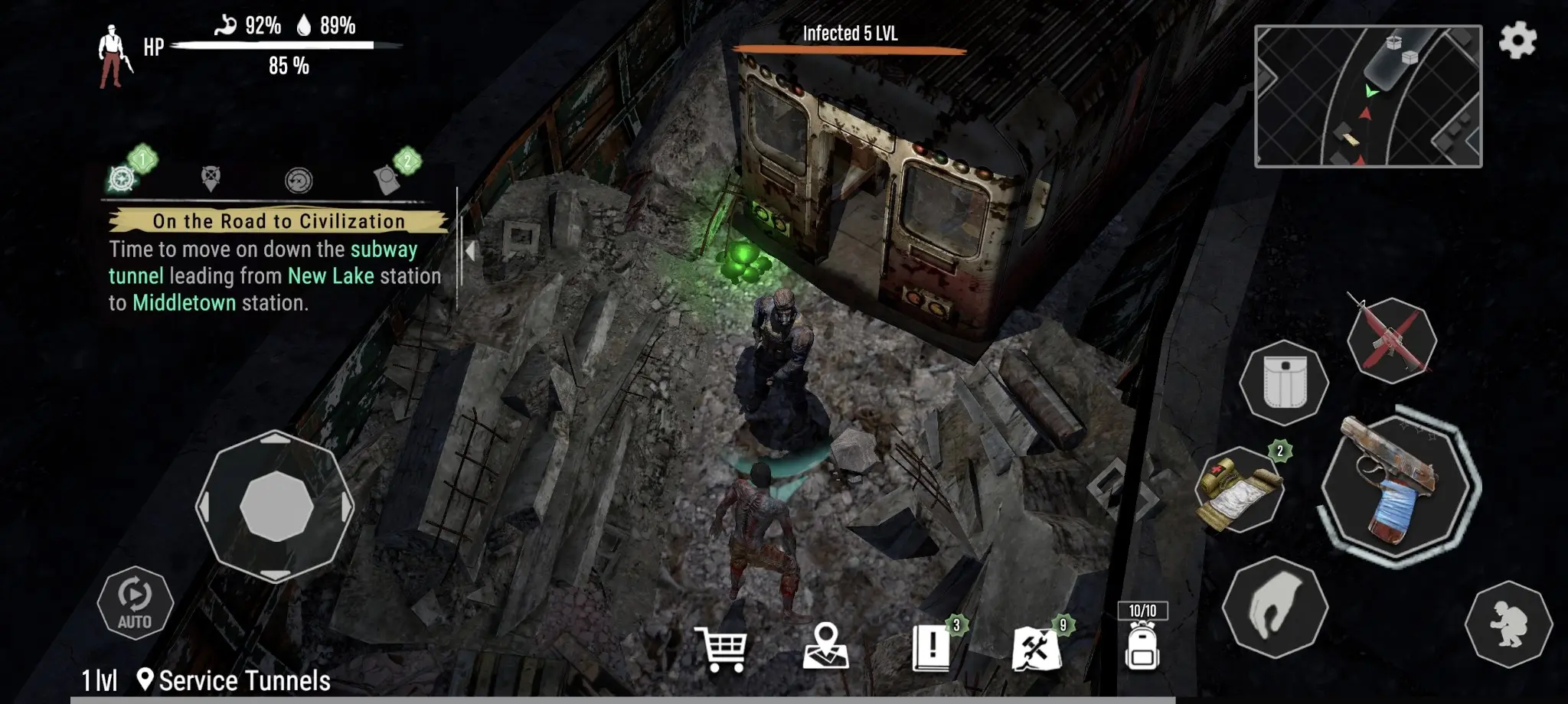Collapse the quest tracker panel arrow
The width and height of the screenshot is (1568, 704).
pyautogui.click(x=469, y=250)
